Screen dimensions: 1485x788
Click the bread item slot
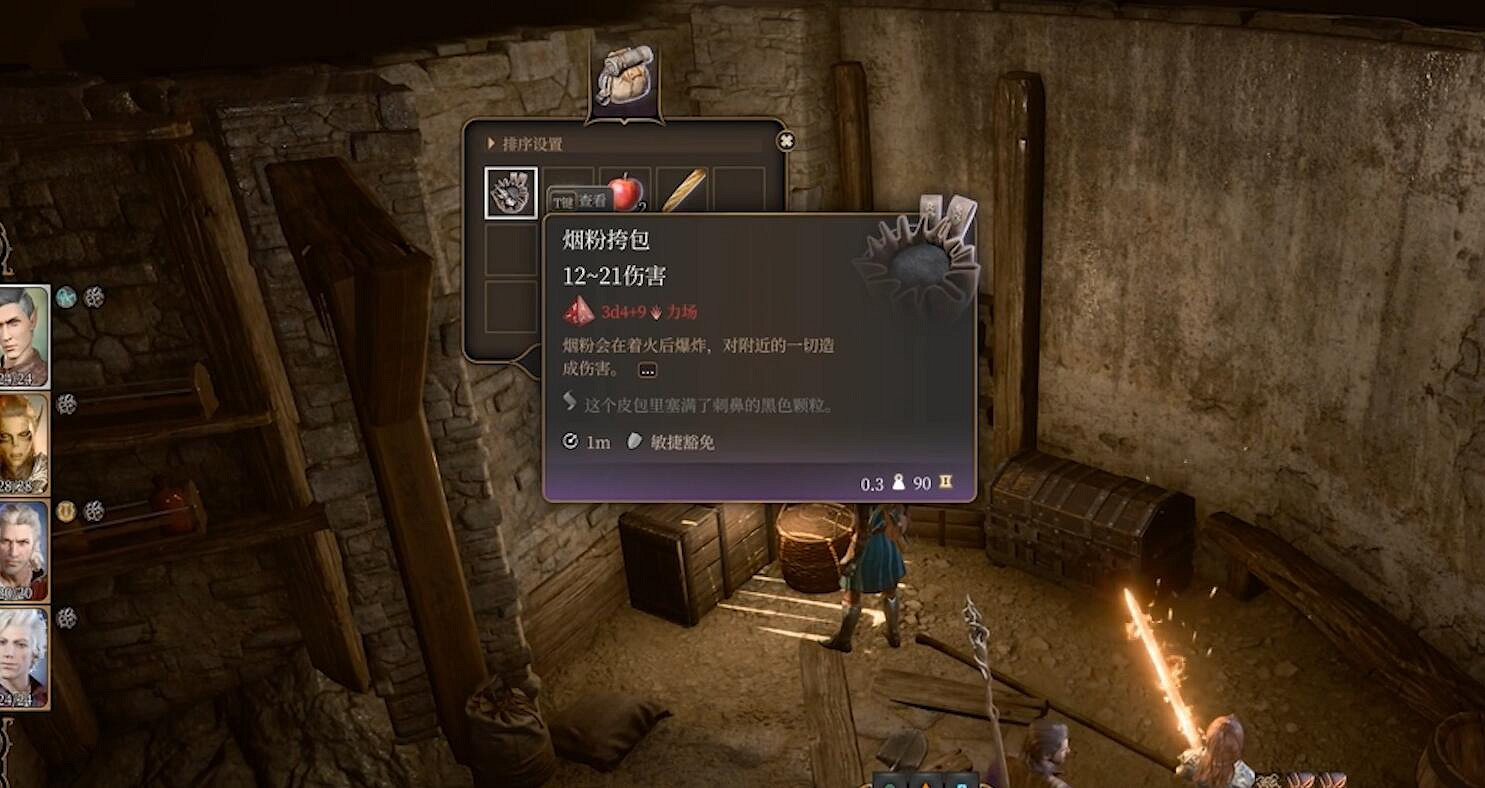click(684, 190)
